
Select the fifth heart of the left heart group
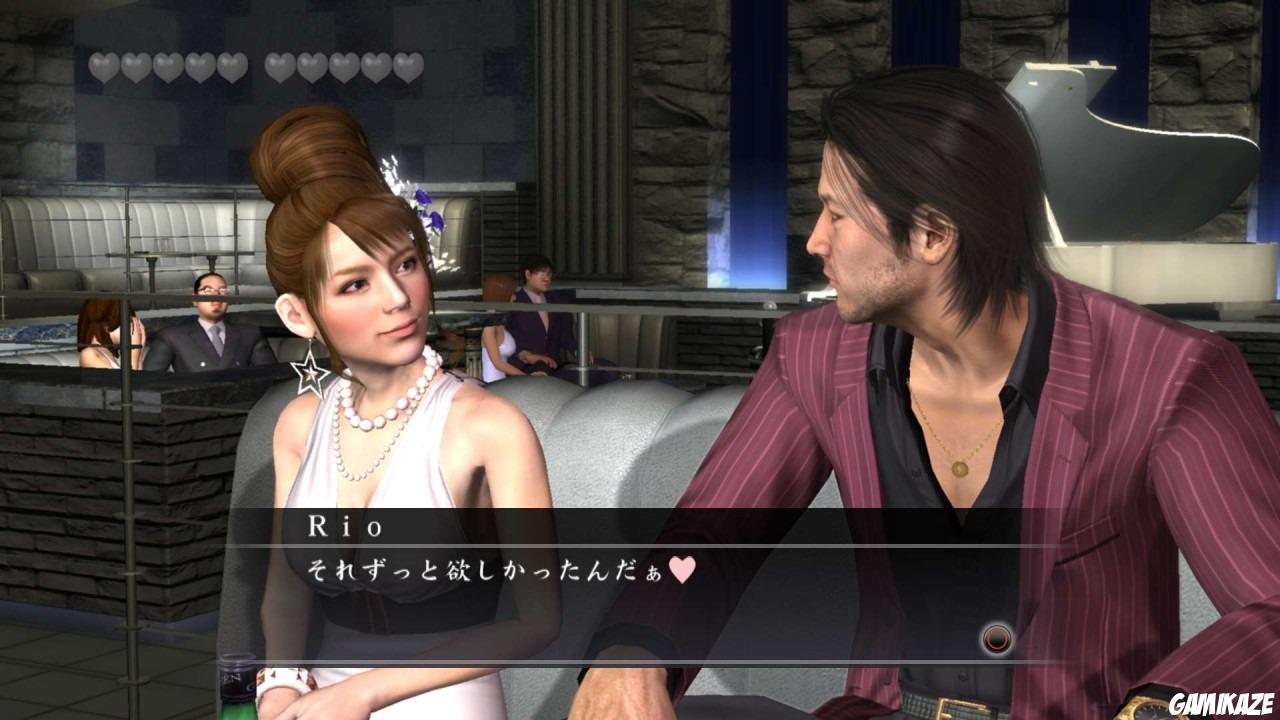233,63
